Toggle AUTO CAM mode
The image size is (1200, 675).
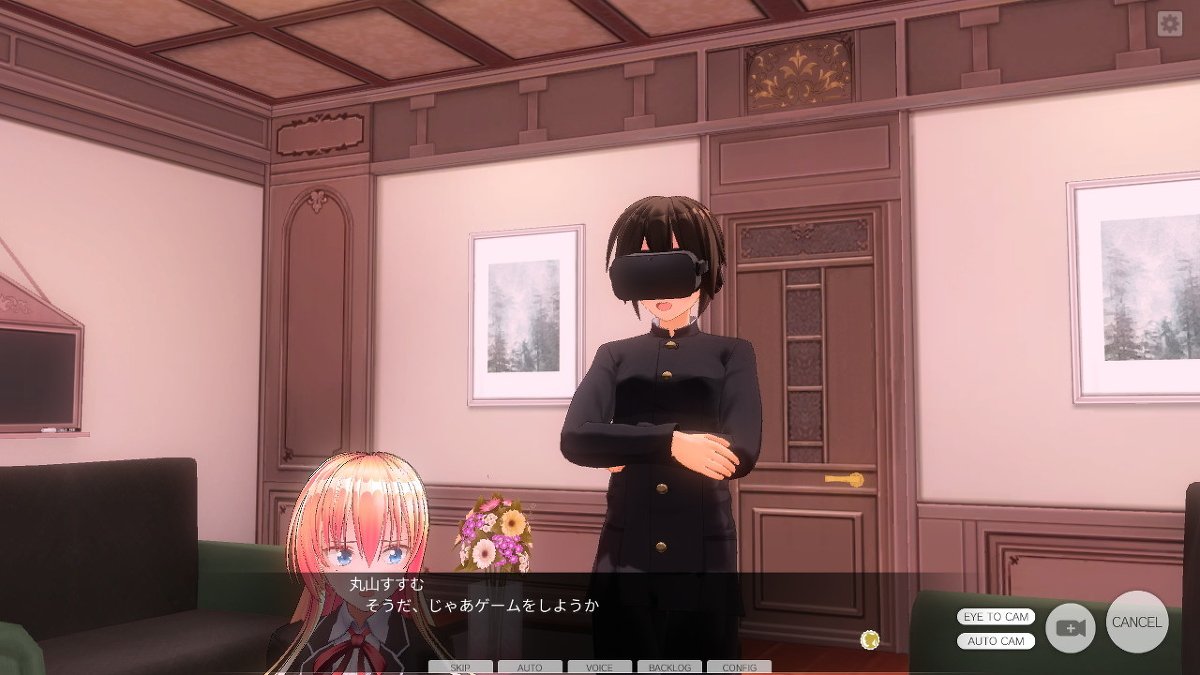pos(996,641)
